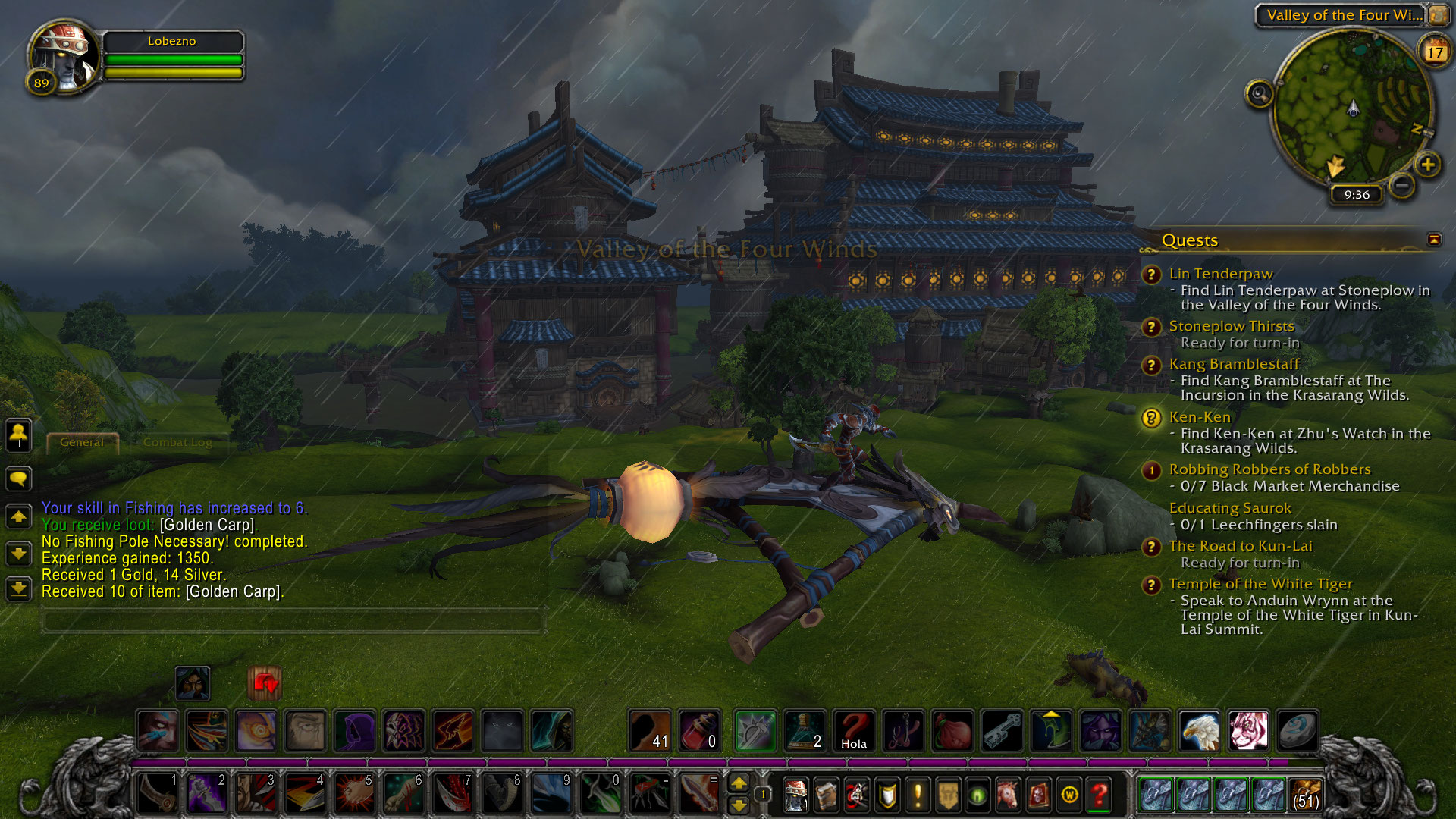Zoom in the minimap with plus button
This screenshot has width=1456, height=819.
click(x=1427, y=165)
